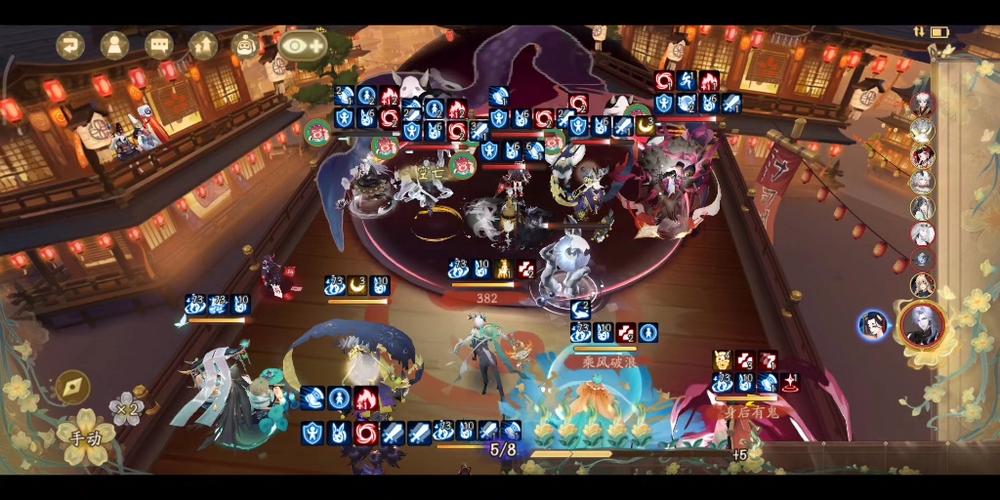Click the diamond target marker button
Viewport: 1000px width, 500px height.
pos(71,385)
